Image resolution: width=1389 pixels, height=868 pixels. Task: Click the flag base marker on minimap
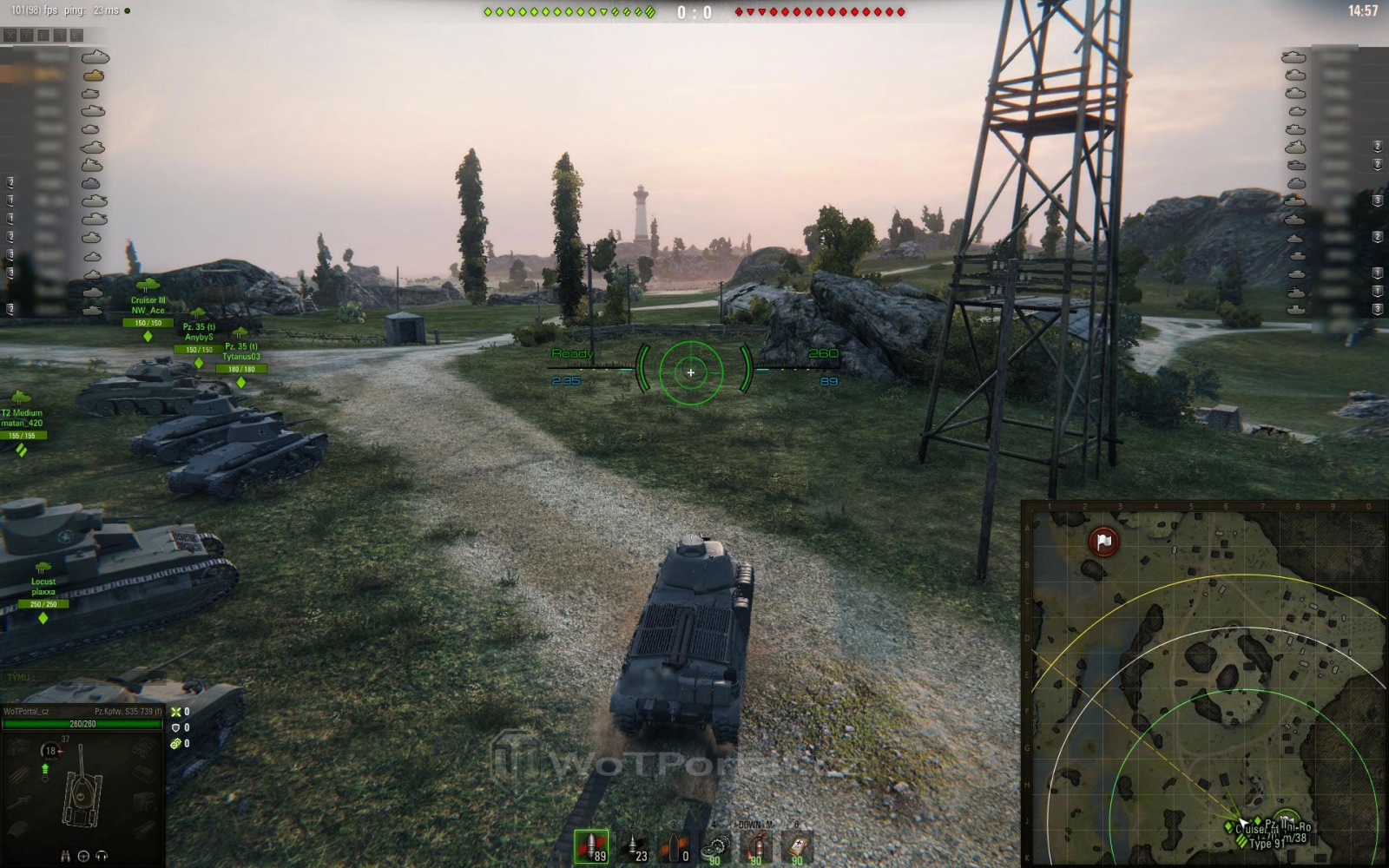click(x=1103, y=542)
